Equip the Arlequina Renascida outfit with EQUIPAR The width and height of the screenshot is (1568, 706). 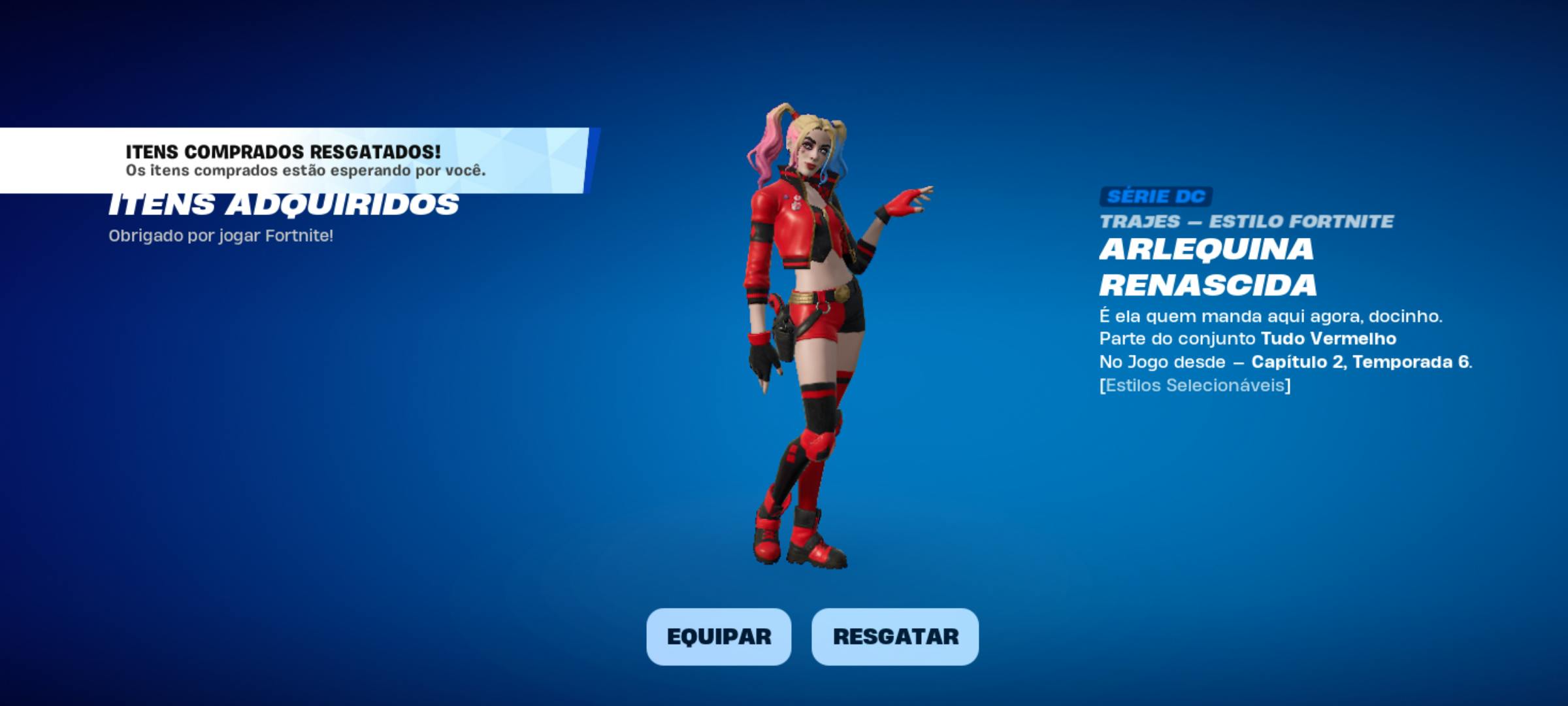pos(719,637)
